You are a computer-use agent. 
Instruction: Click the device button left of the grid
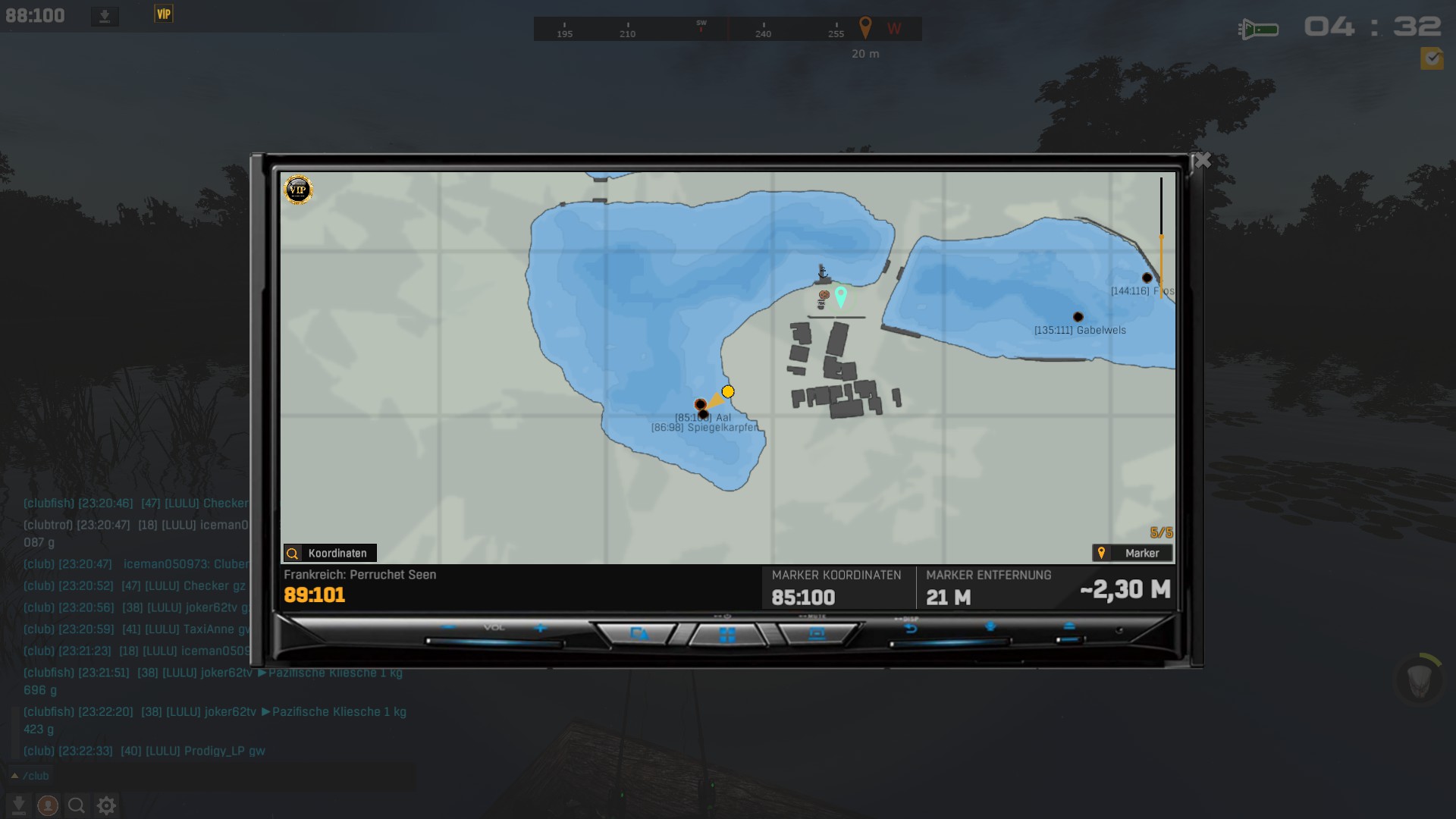[x=639, y=634]
